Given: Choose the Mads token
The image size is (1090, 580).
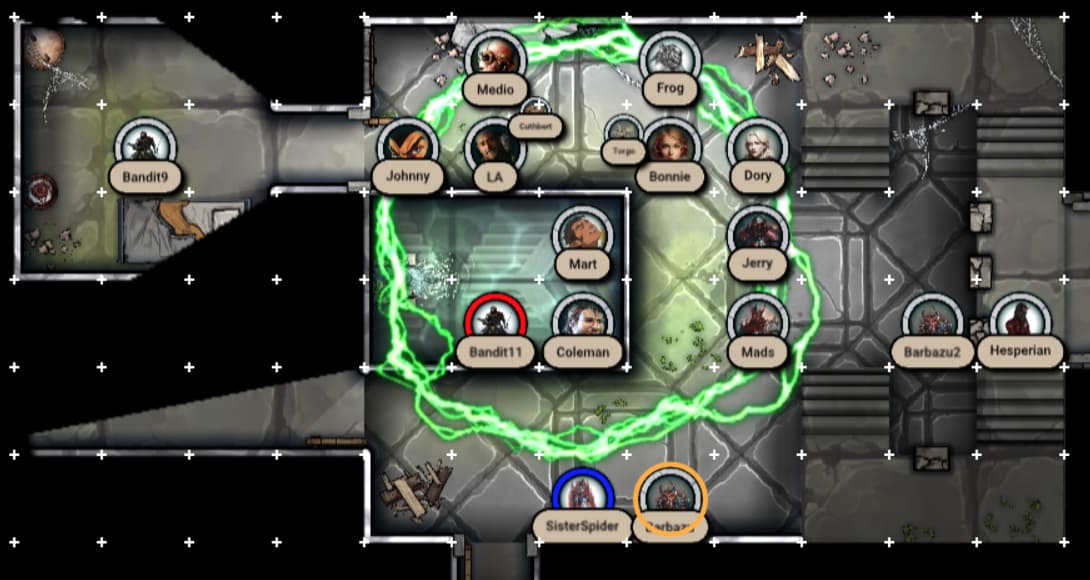Looking at the screenshot, I should pos(758,322).
